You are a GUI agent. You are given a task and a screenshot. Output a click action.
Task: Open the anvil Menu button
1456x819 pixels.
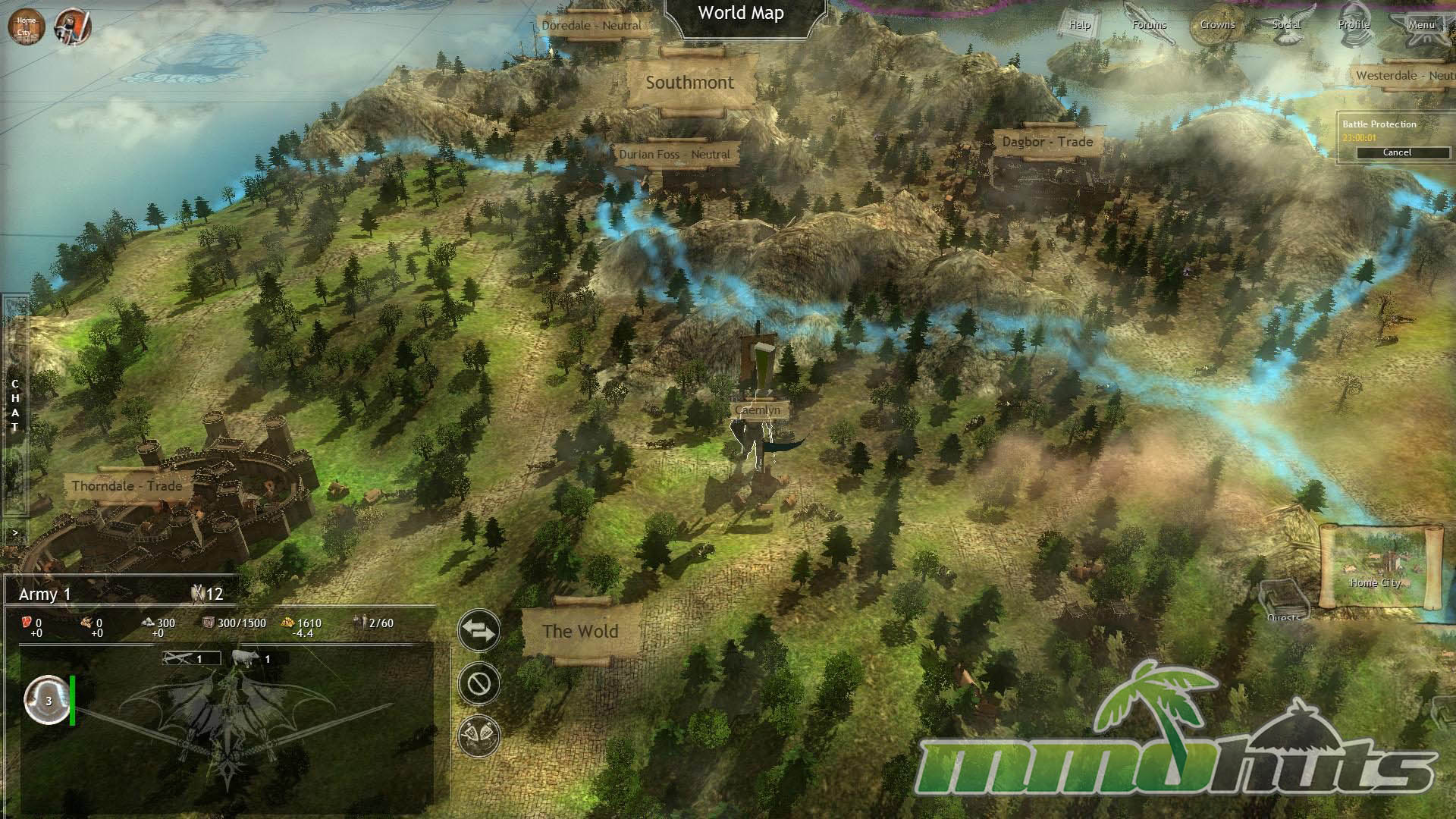click(x=1421, y=24)
